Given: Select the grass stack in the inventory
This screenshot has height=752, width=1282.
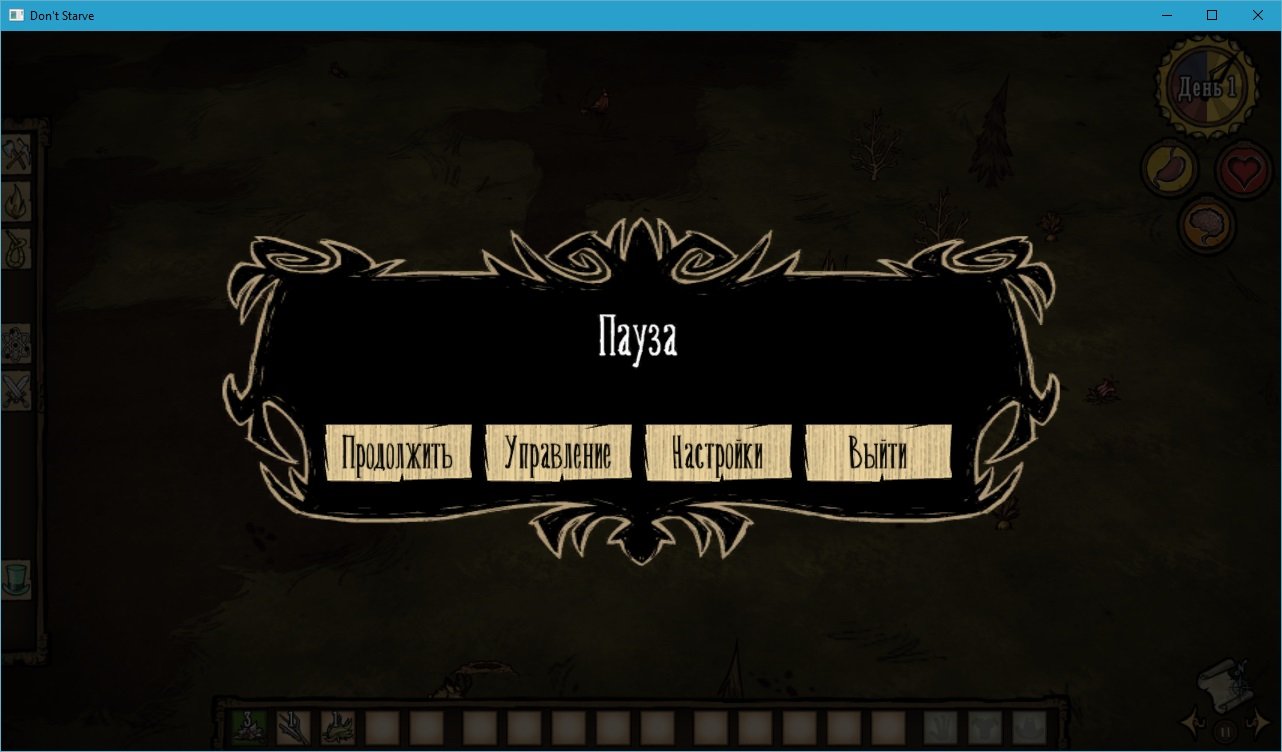Looking at the screenshot, I should tap(247, 727).
